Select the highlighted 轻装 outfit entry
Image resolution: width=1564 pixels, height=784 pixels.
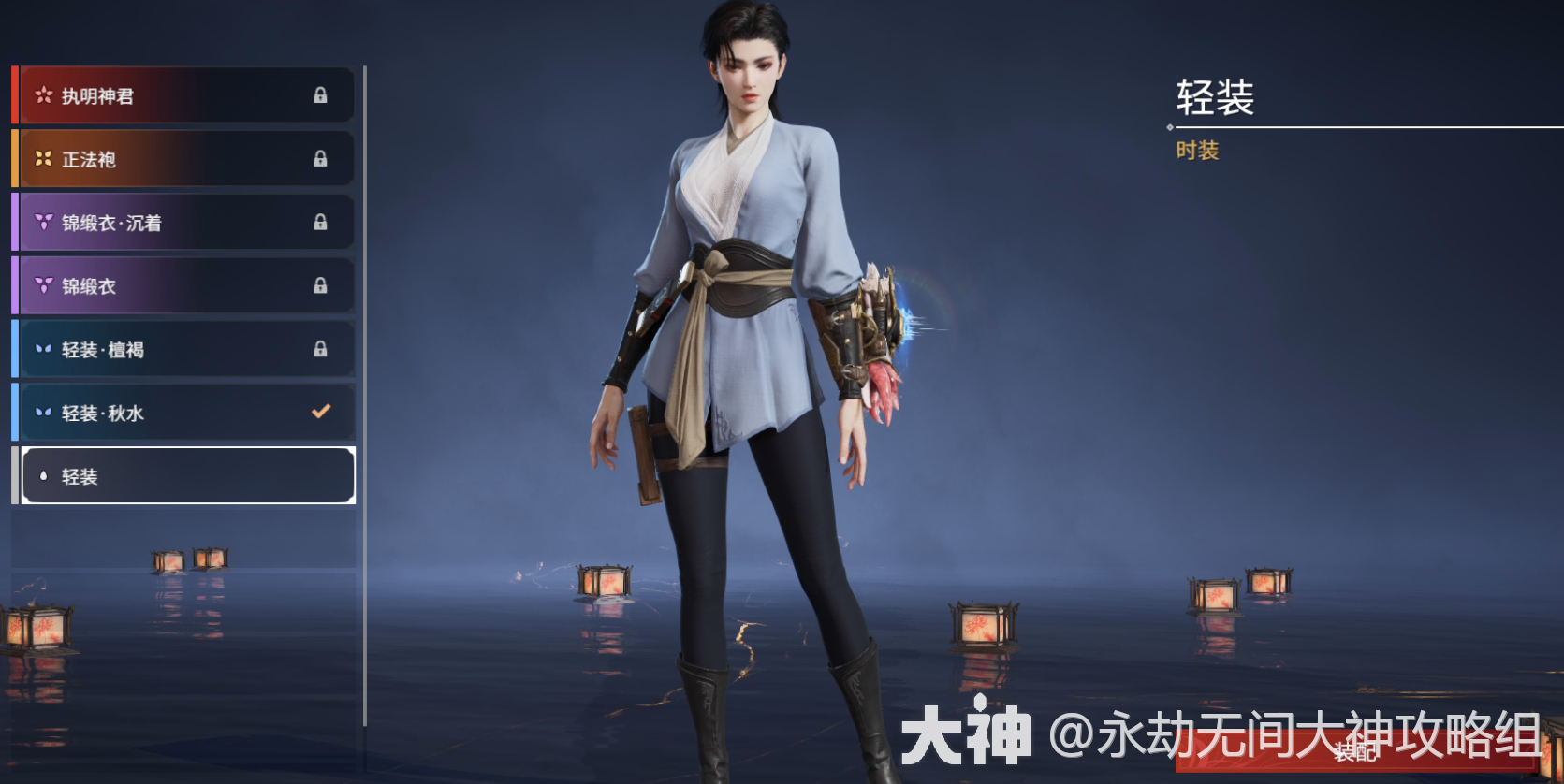pos(183,476)
